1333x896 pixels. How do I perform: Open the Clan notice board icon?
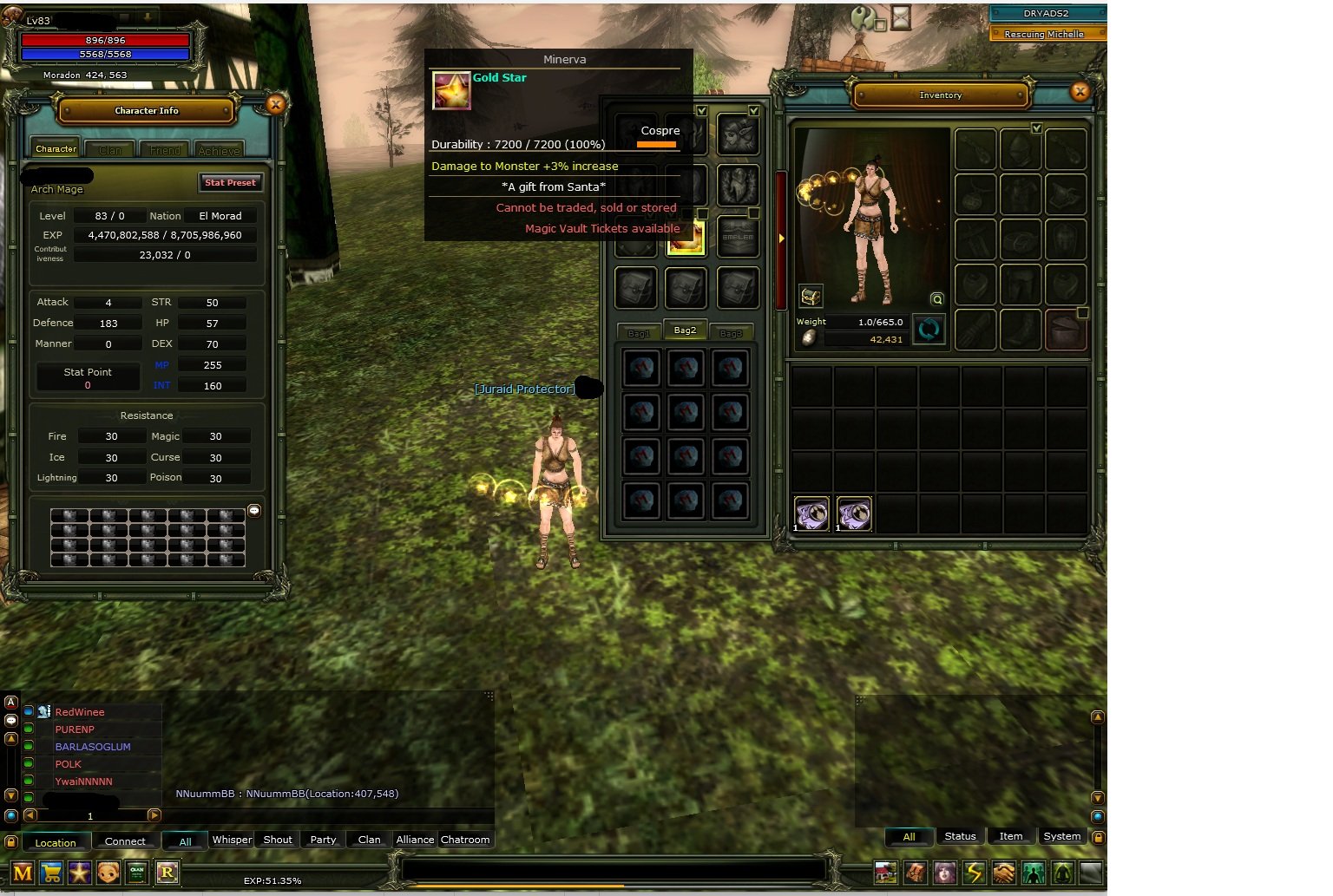[137, 873]
